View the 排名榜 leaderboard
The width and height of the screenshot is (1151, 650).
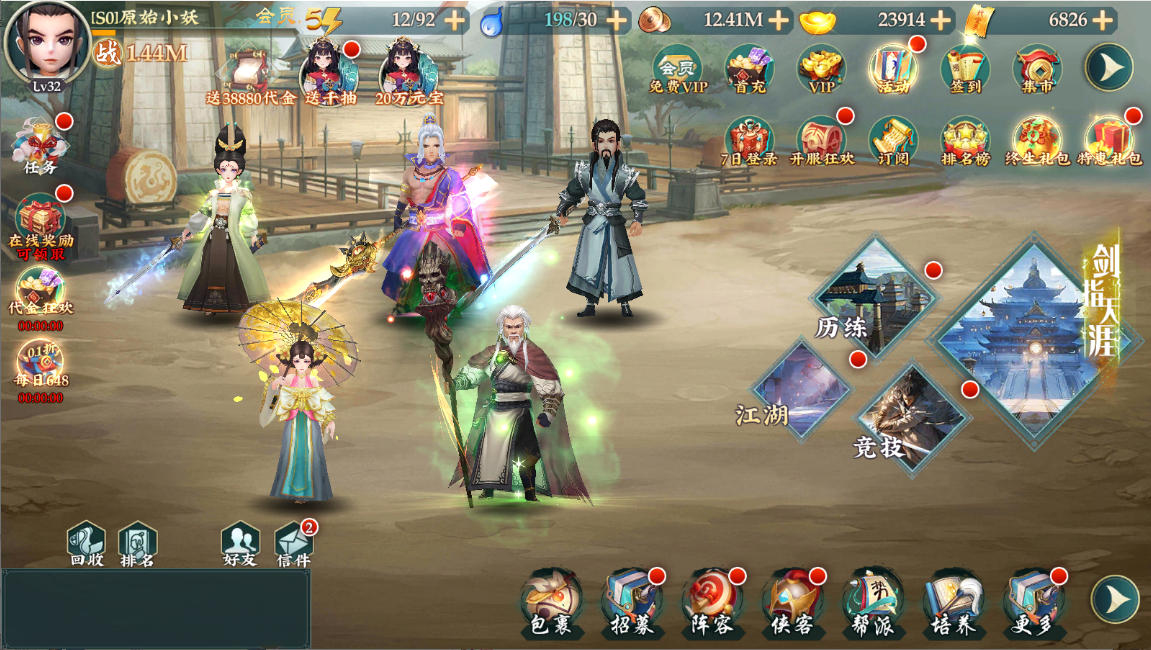[x=965, y=142]
